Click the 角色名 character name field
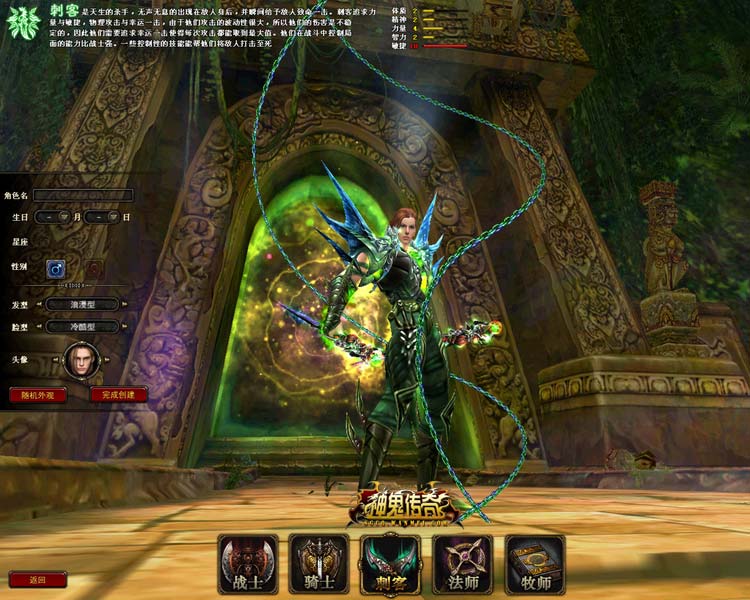The width and height of the screenshot is (750, 600). [83, 195]
